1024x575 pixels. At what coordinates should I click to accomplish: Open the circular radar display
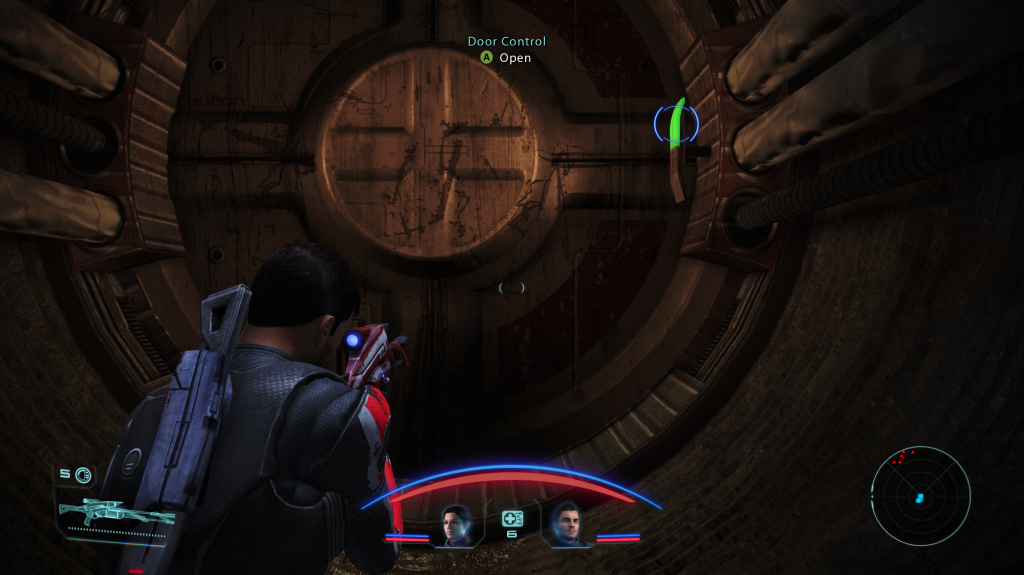[x=920, y=496]
